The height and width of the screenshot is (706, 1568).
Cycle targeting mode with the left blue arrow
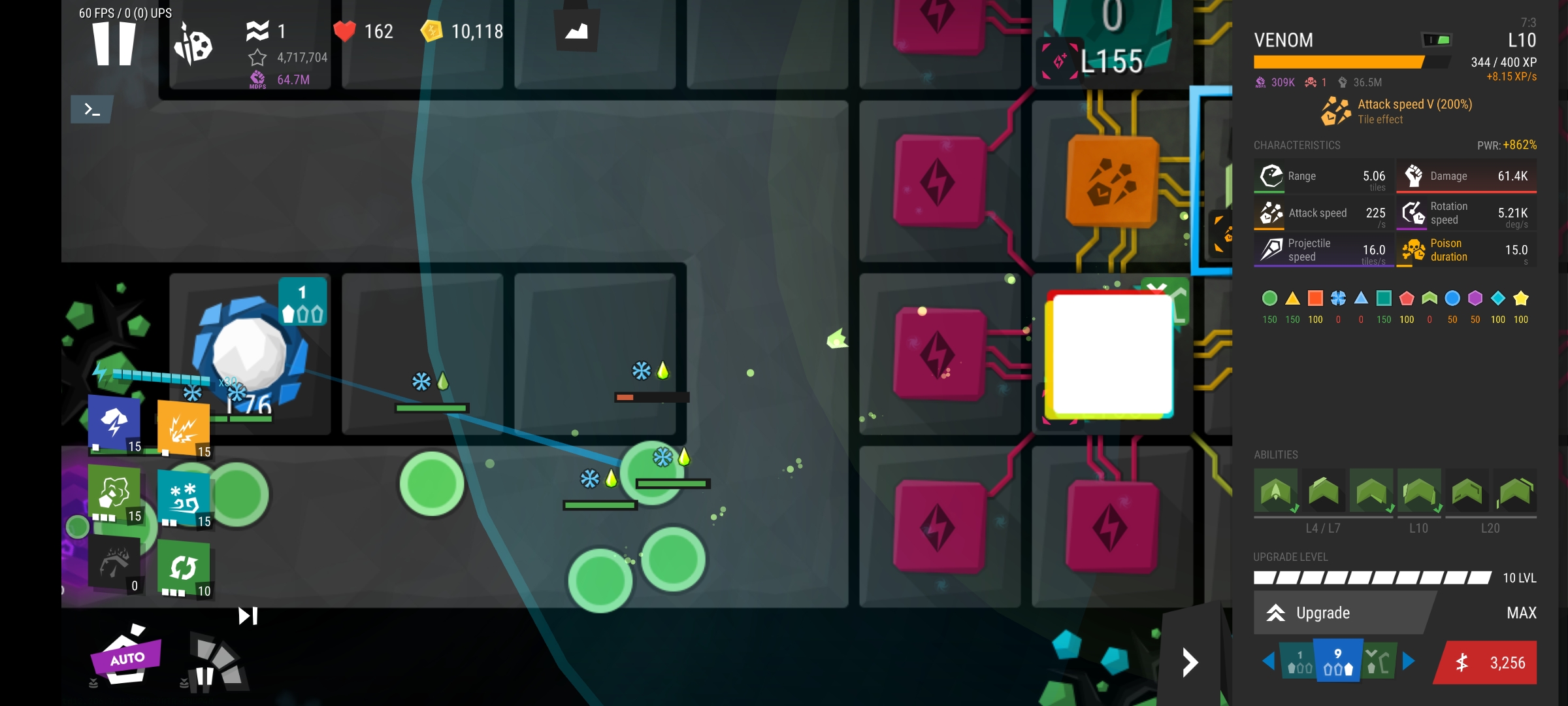coord(1269,662)
